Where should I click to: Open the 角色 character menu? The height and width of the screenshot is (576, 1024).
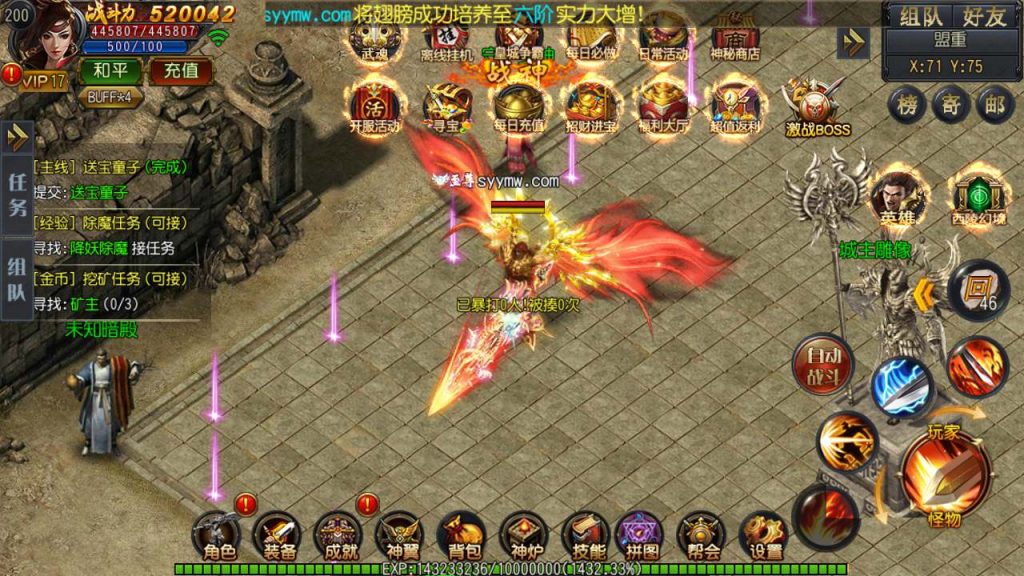(217, 537)
